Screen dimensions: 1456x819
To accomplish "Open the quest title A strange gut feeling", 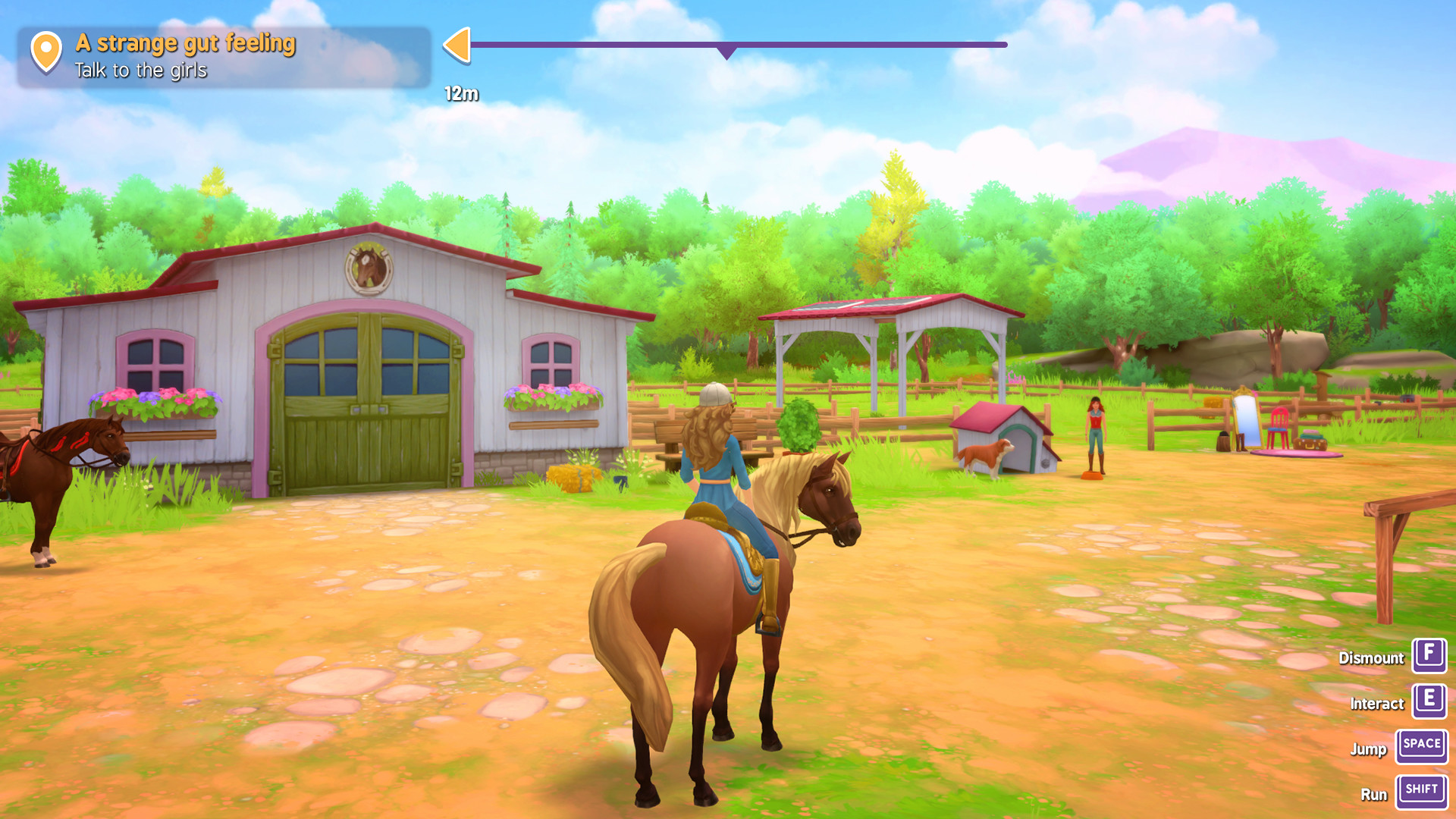I will click(183, 43).
